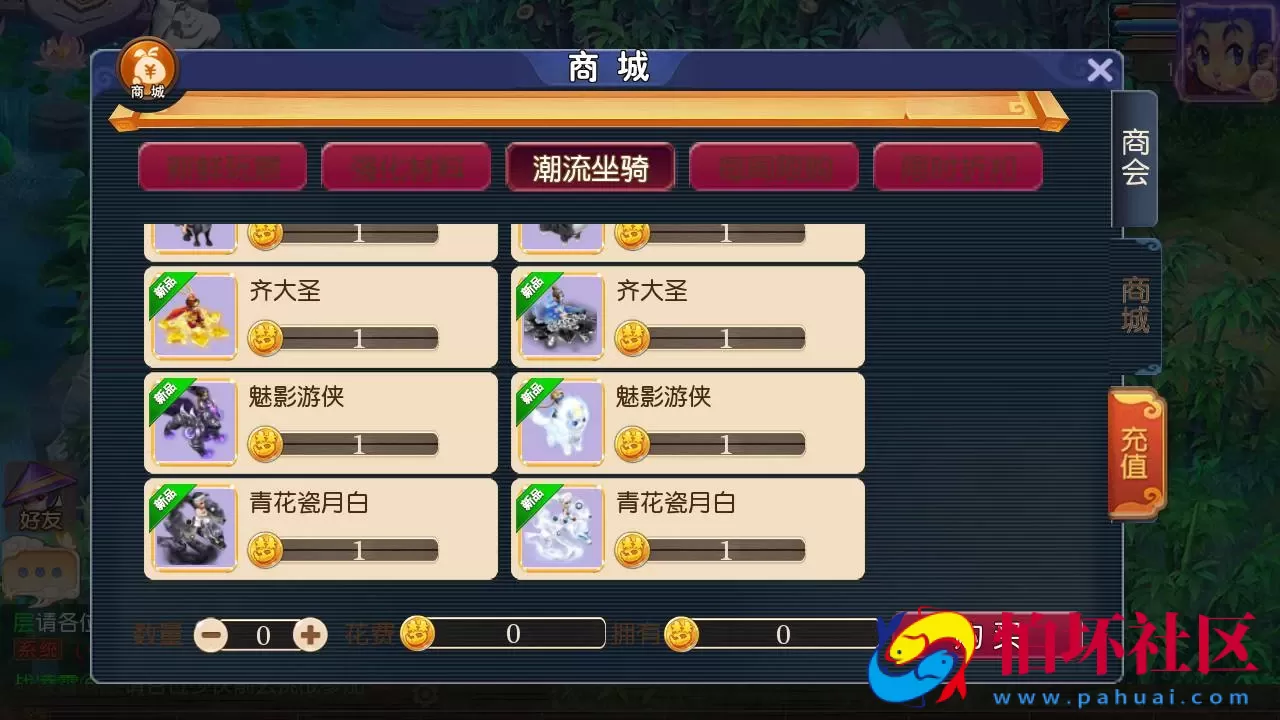Select the white 魅影游侠 mount thumbnail
1280x720 pixels.
tap(560, 423)
